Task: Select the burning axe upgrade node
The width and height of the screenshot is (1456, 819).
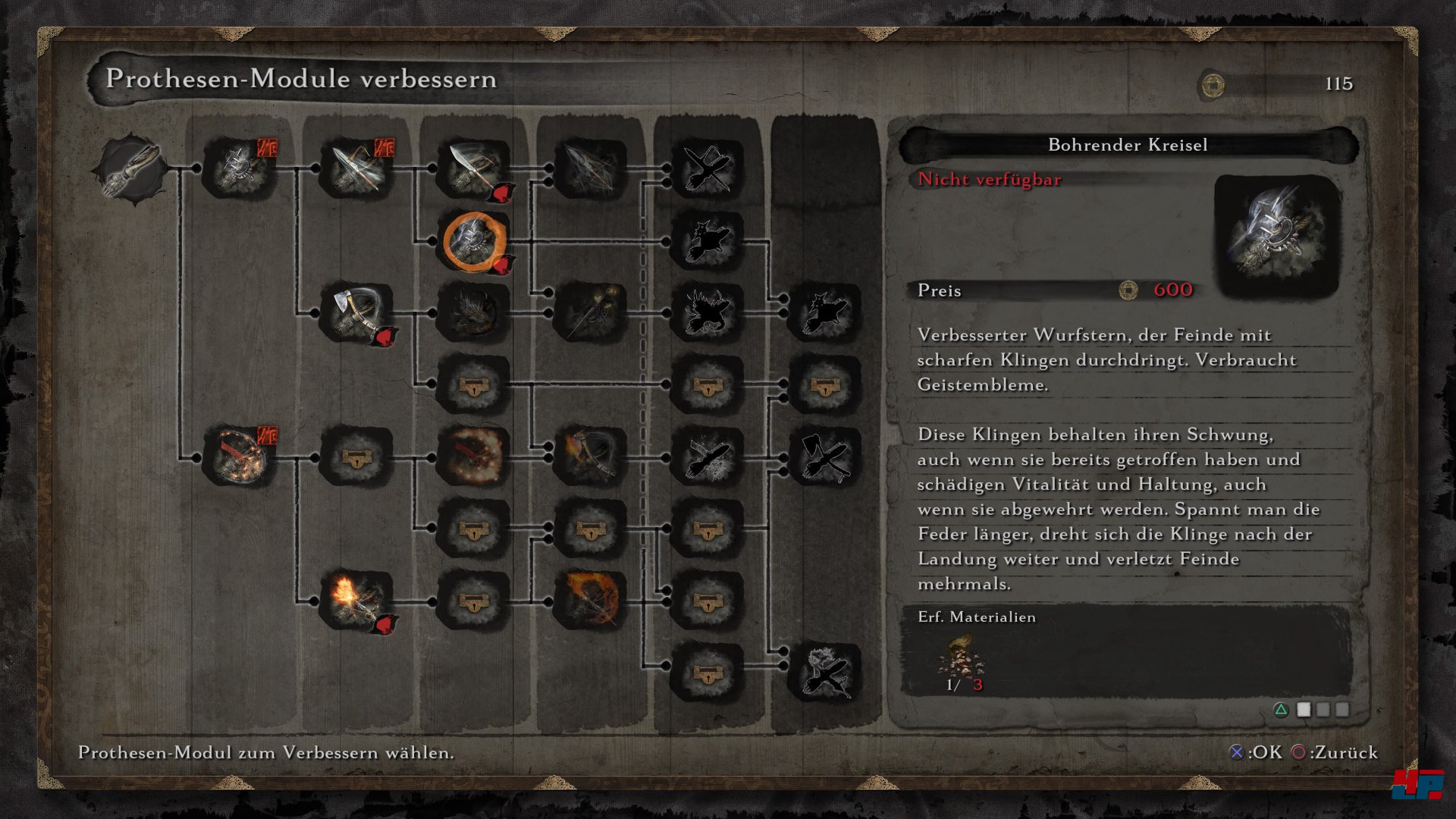Action: point(591,457)
